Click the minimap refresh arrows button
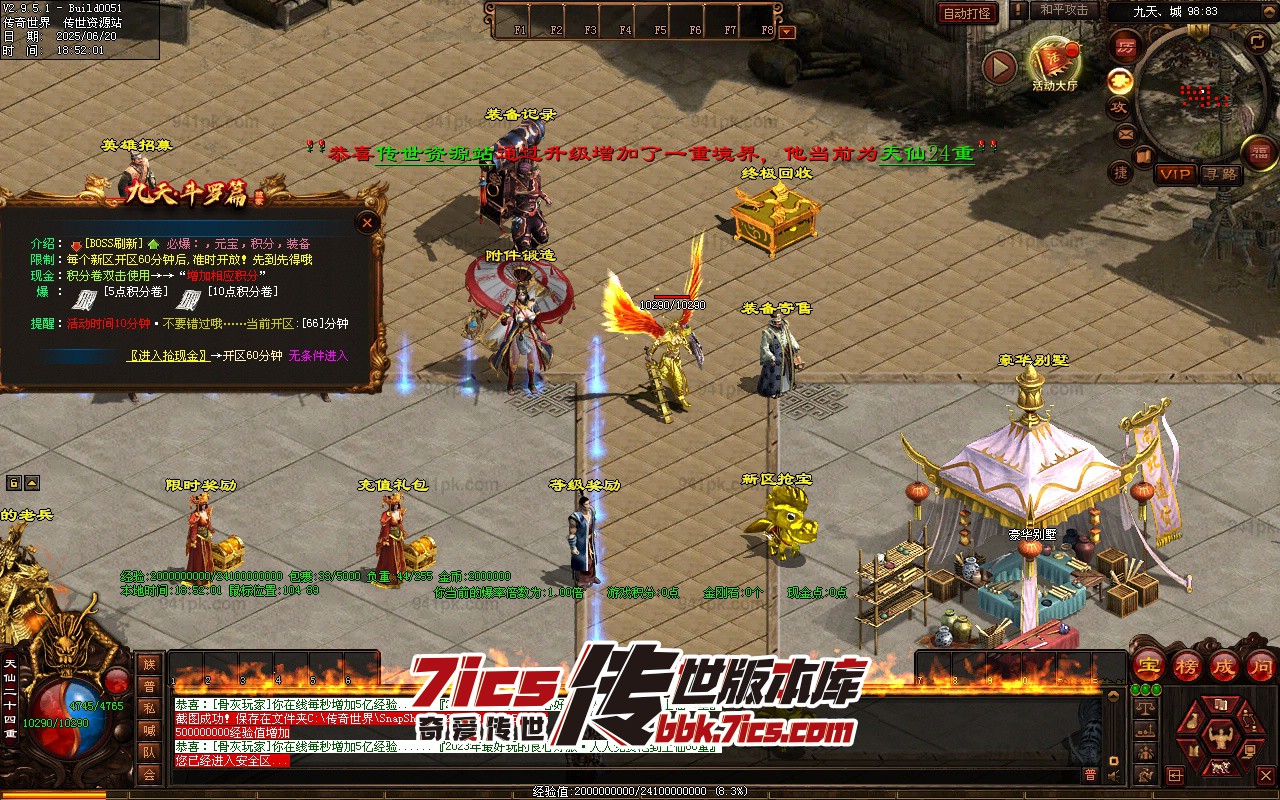1280x800 pixels. 1256,42
